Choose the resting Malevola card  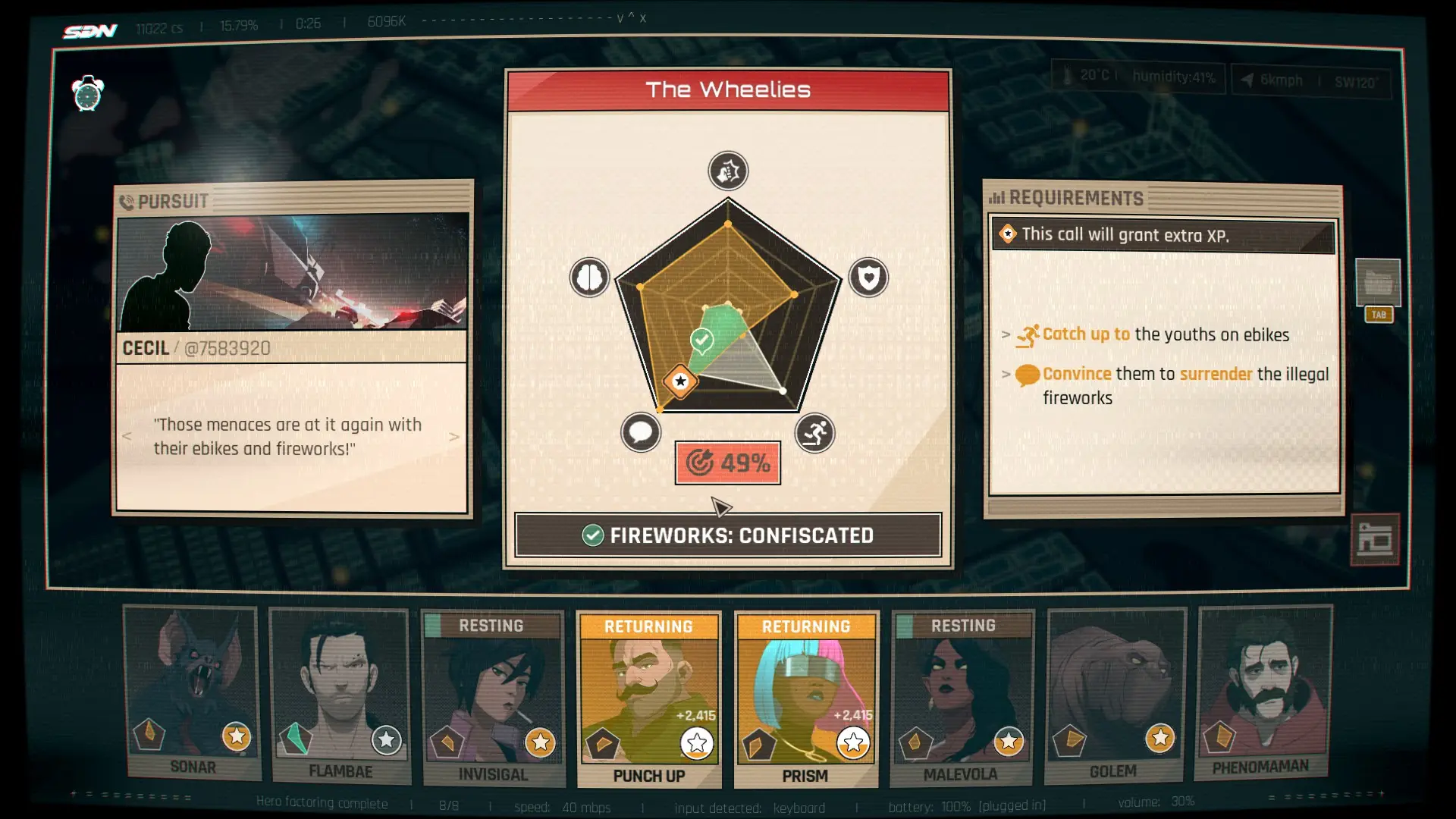tap(962, 698)
